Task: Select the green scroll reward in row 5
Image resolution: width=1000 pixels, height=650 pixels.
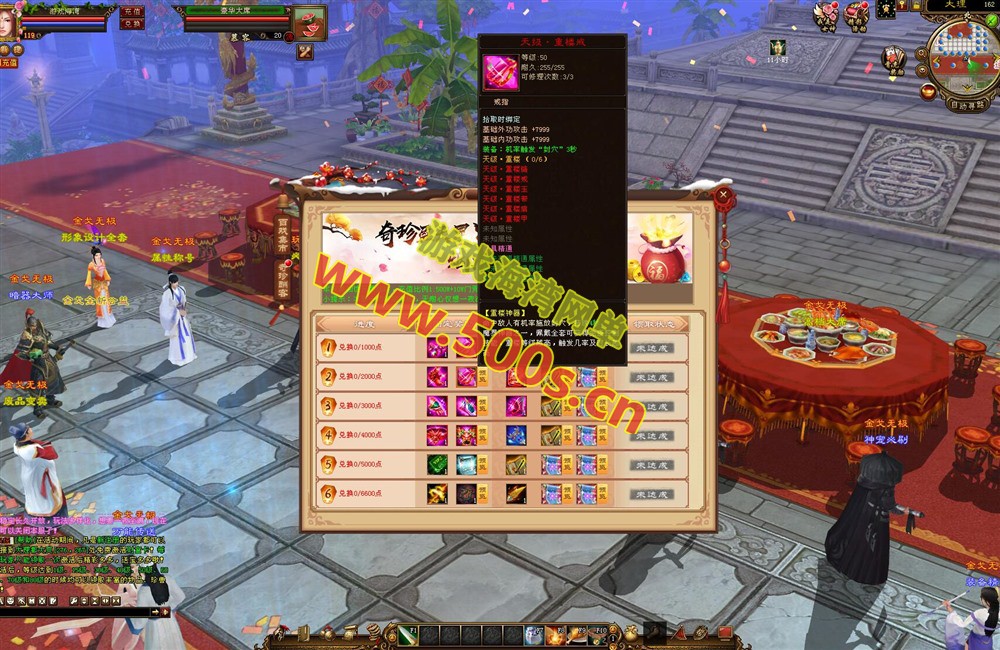Action: click(x=437, y=465)
